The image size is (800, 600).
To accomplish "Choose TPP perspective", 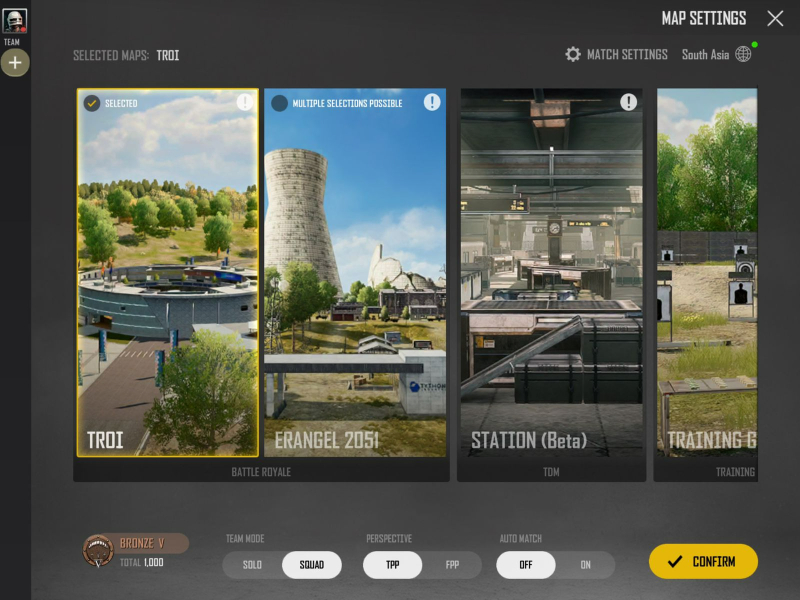I will click(392, 565).
